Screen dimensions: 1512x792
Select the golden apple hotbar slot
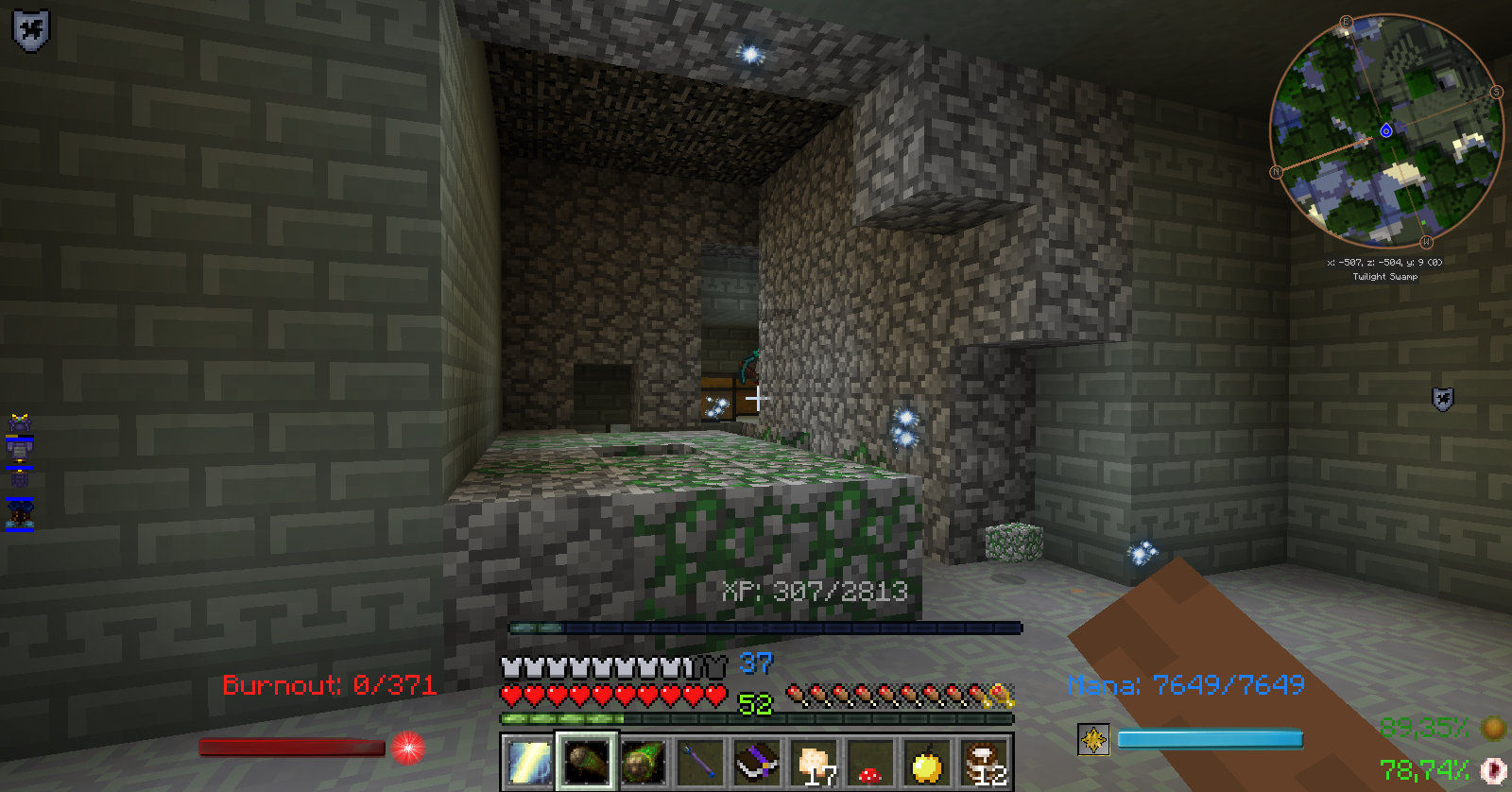click(928, 762)
